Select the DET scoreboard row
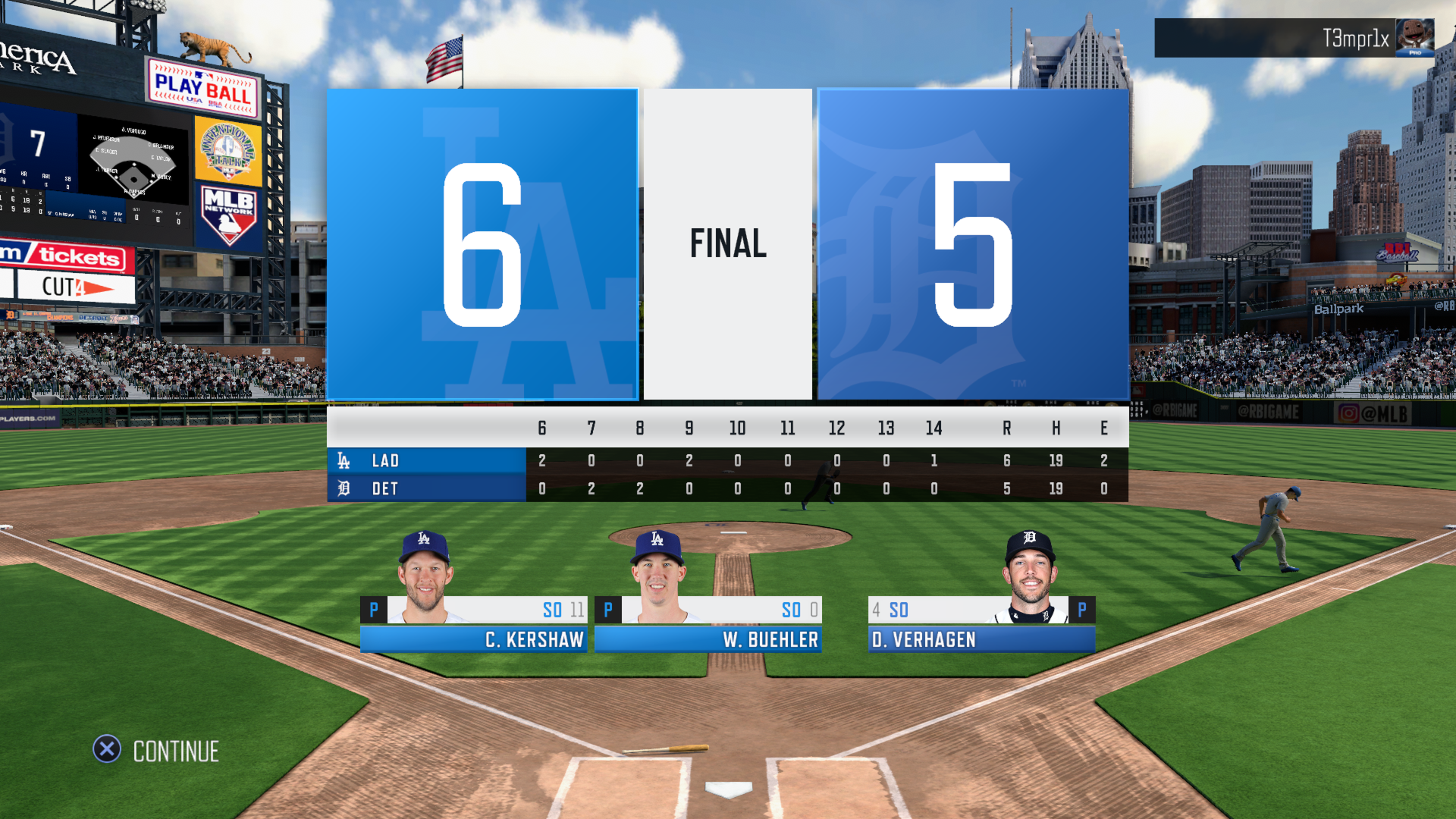The image size is (1456, 819). (x=425, y=488)
